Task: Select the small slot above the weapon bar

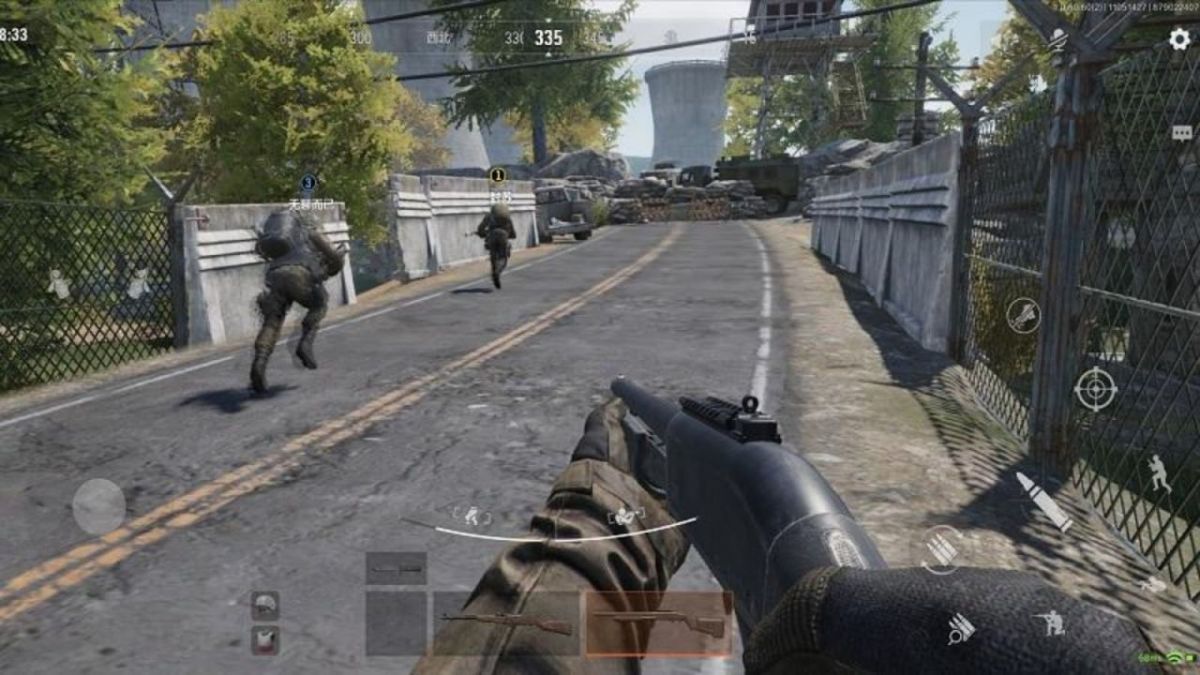Action: coord(396,568)
